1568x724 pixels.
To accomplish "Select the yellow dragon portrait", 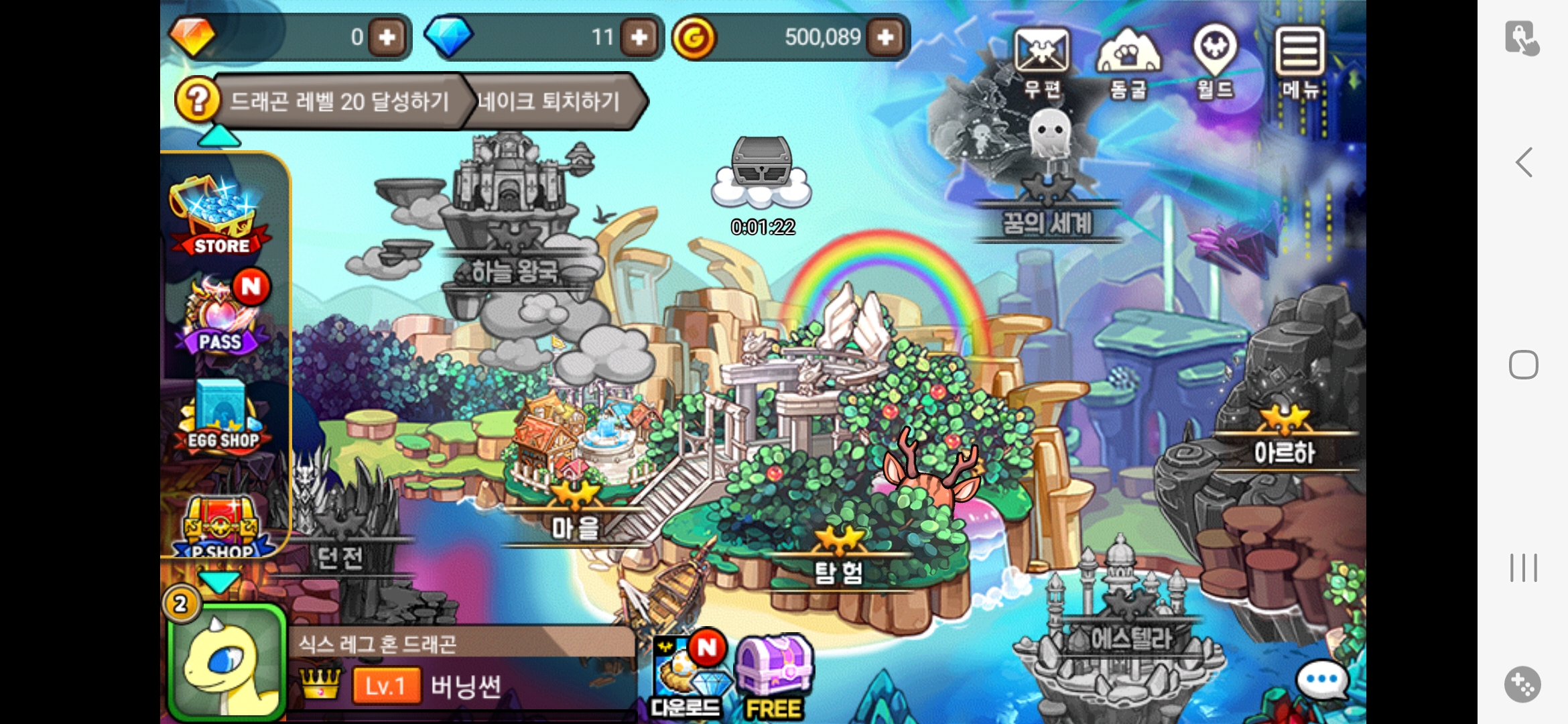I will 226,662.
